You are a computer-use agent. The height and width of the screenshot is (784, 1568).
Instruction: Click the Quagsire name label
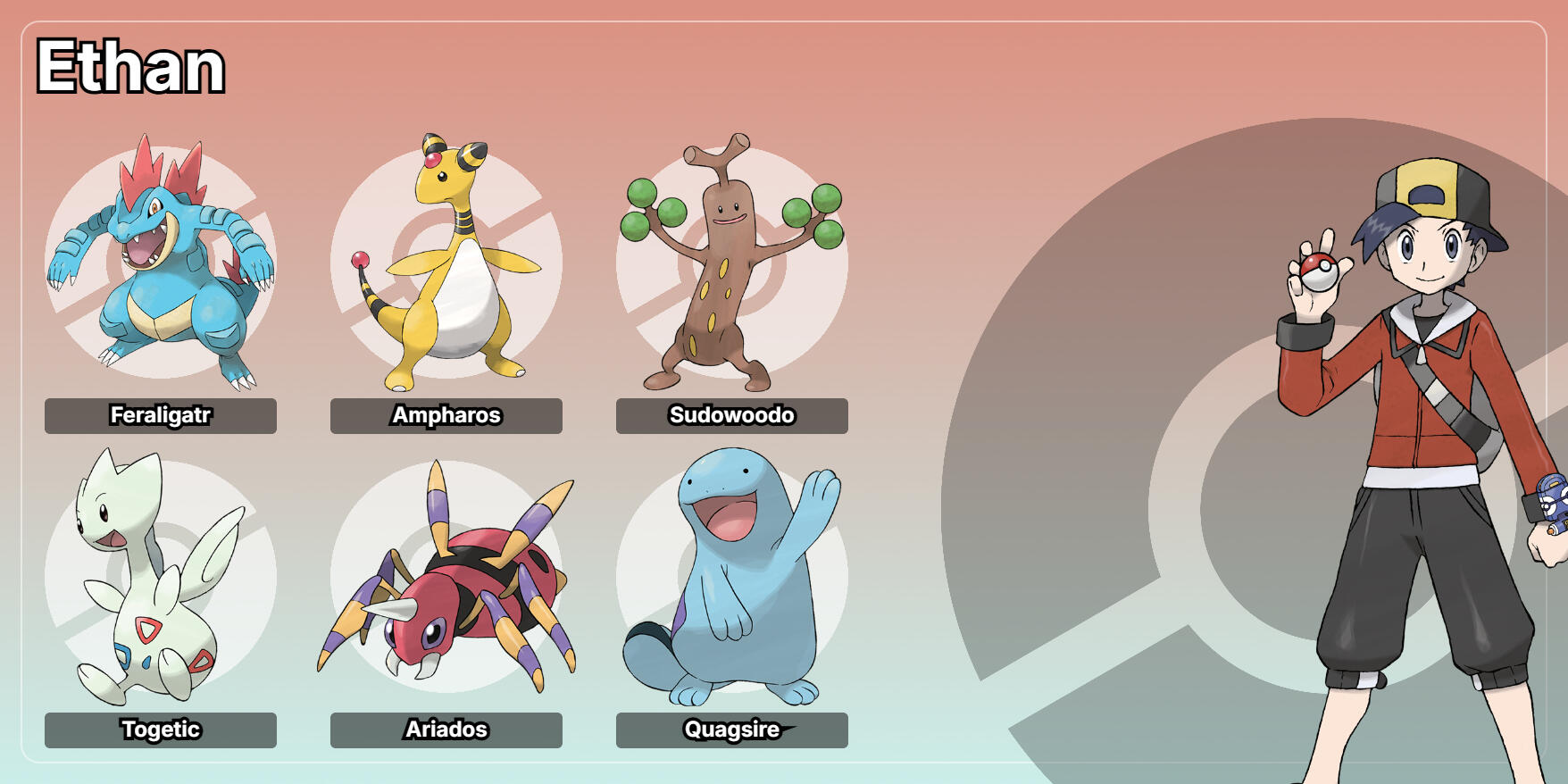[x=732, y=730]
